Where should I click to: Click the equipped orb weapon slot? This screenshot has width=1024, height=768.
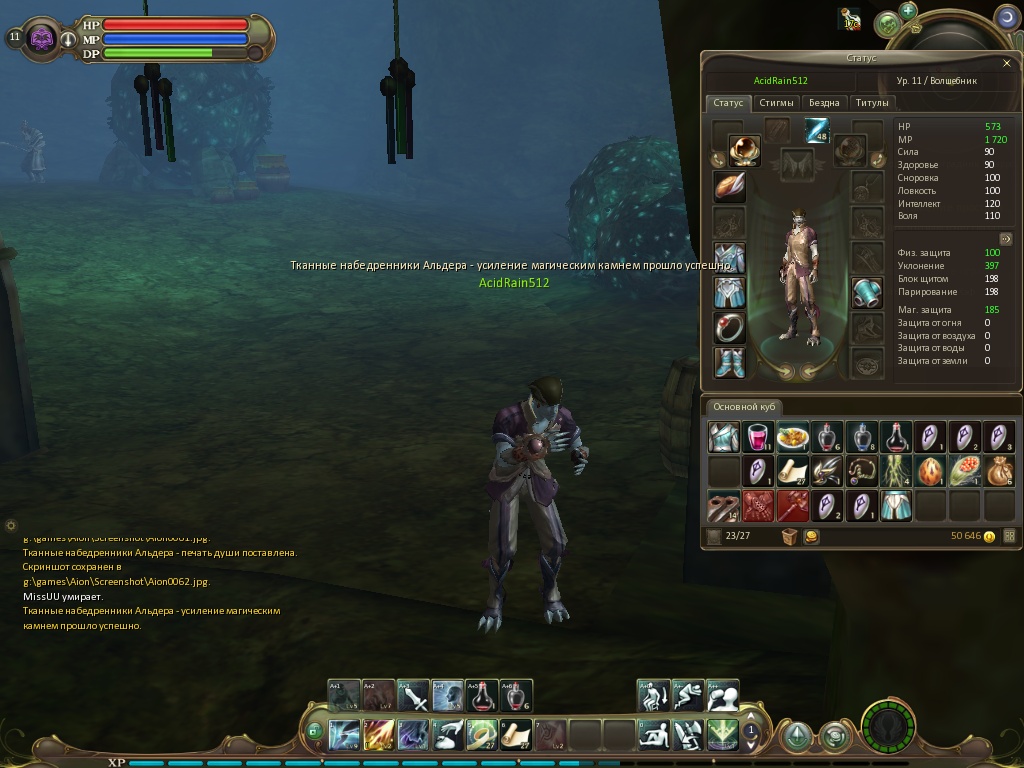coord(743,150)
